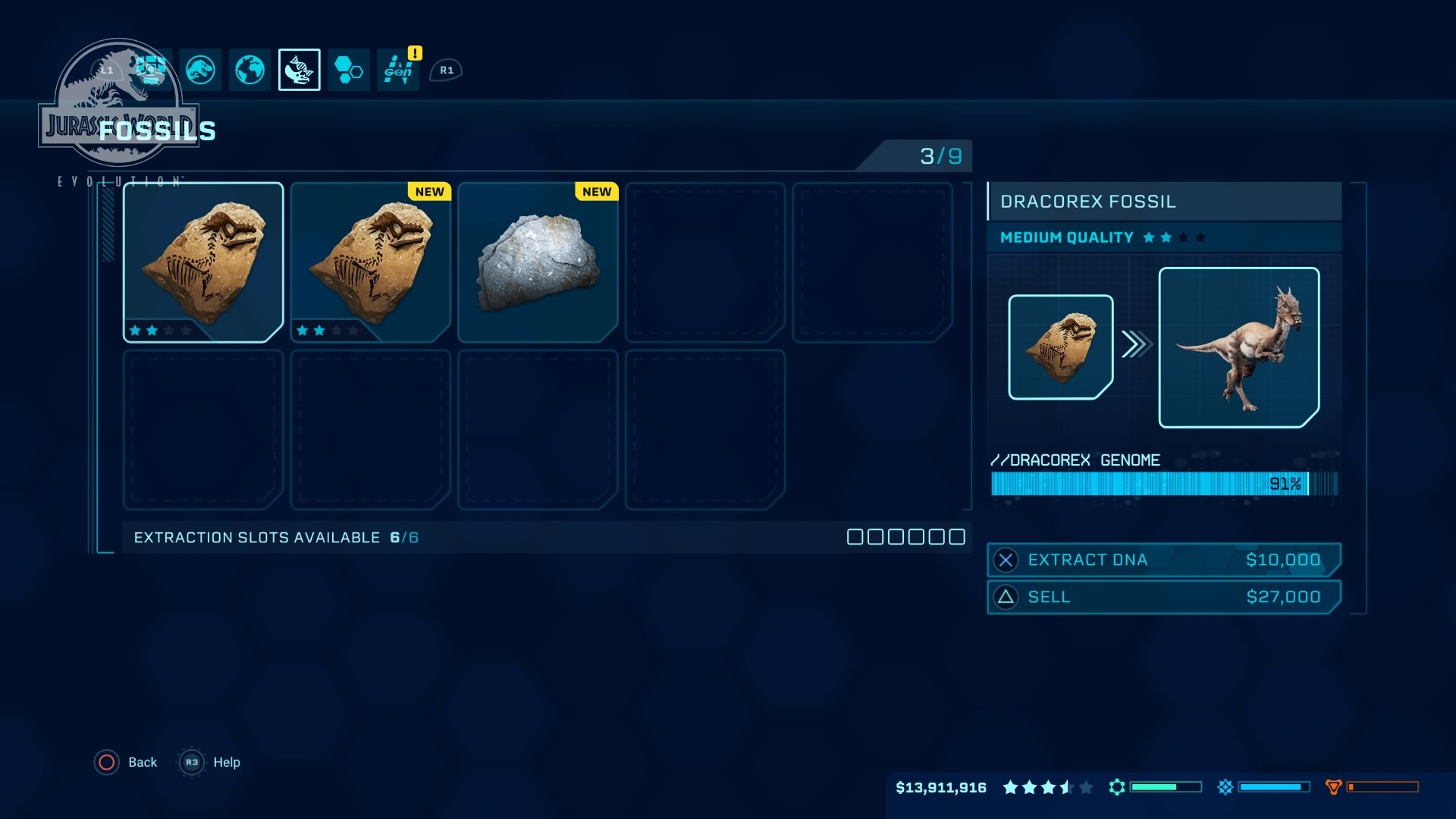The height and width of the screenshot is (819, 1456).
Task: Open the partially hidden grid icon tab
Action: pos(152,68)
